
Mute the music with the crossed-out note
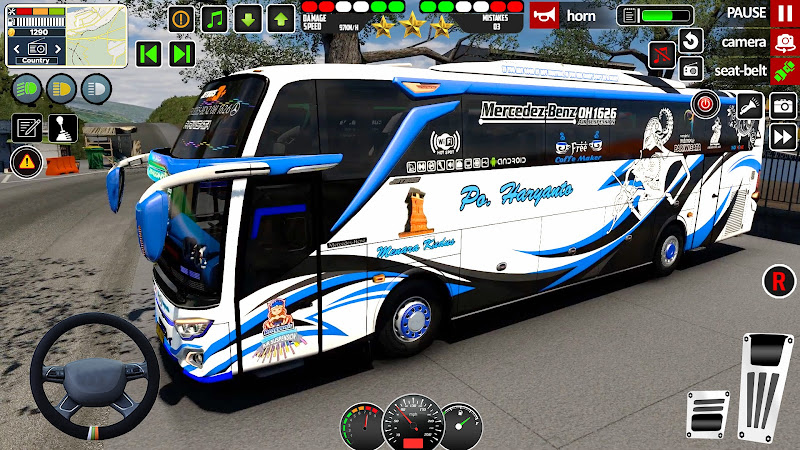pyautogui.click(x=660, y=53)
